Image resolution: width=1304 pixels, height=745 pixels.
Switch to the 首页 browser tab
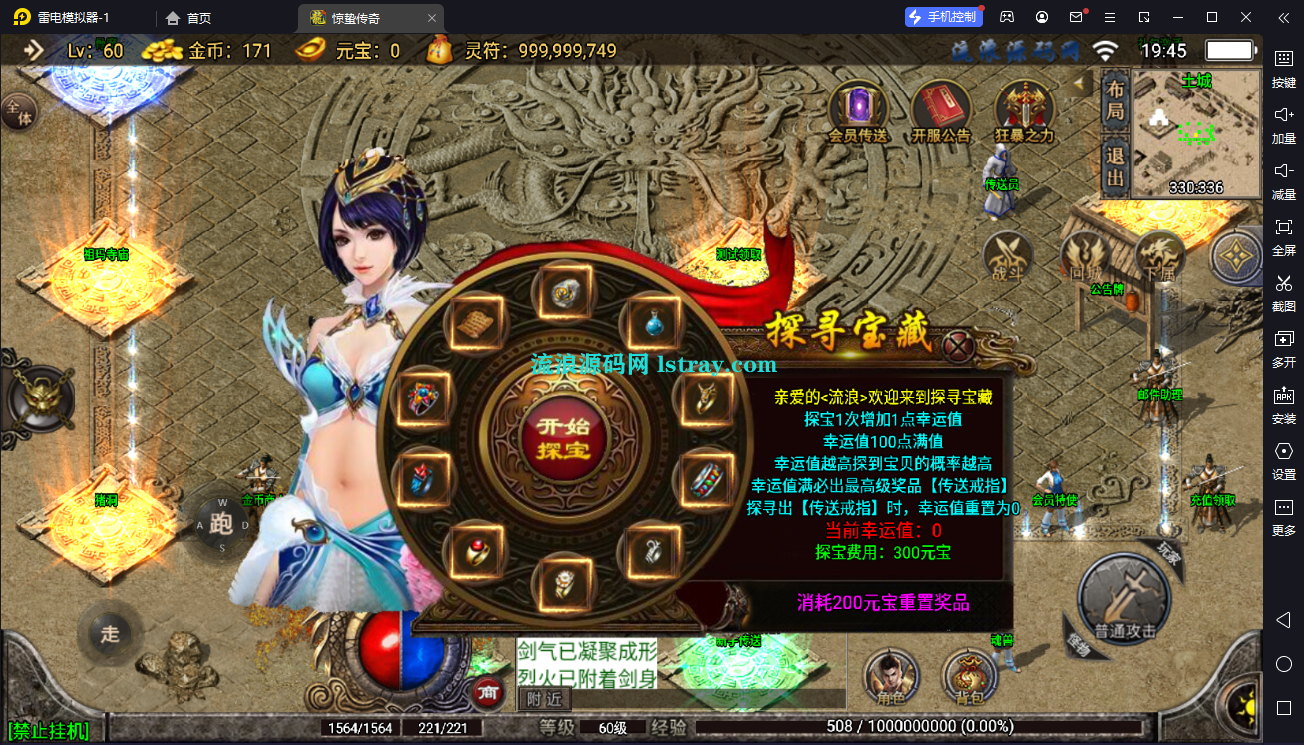click(x=185, y=17)
